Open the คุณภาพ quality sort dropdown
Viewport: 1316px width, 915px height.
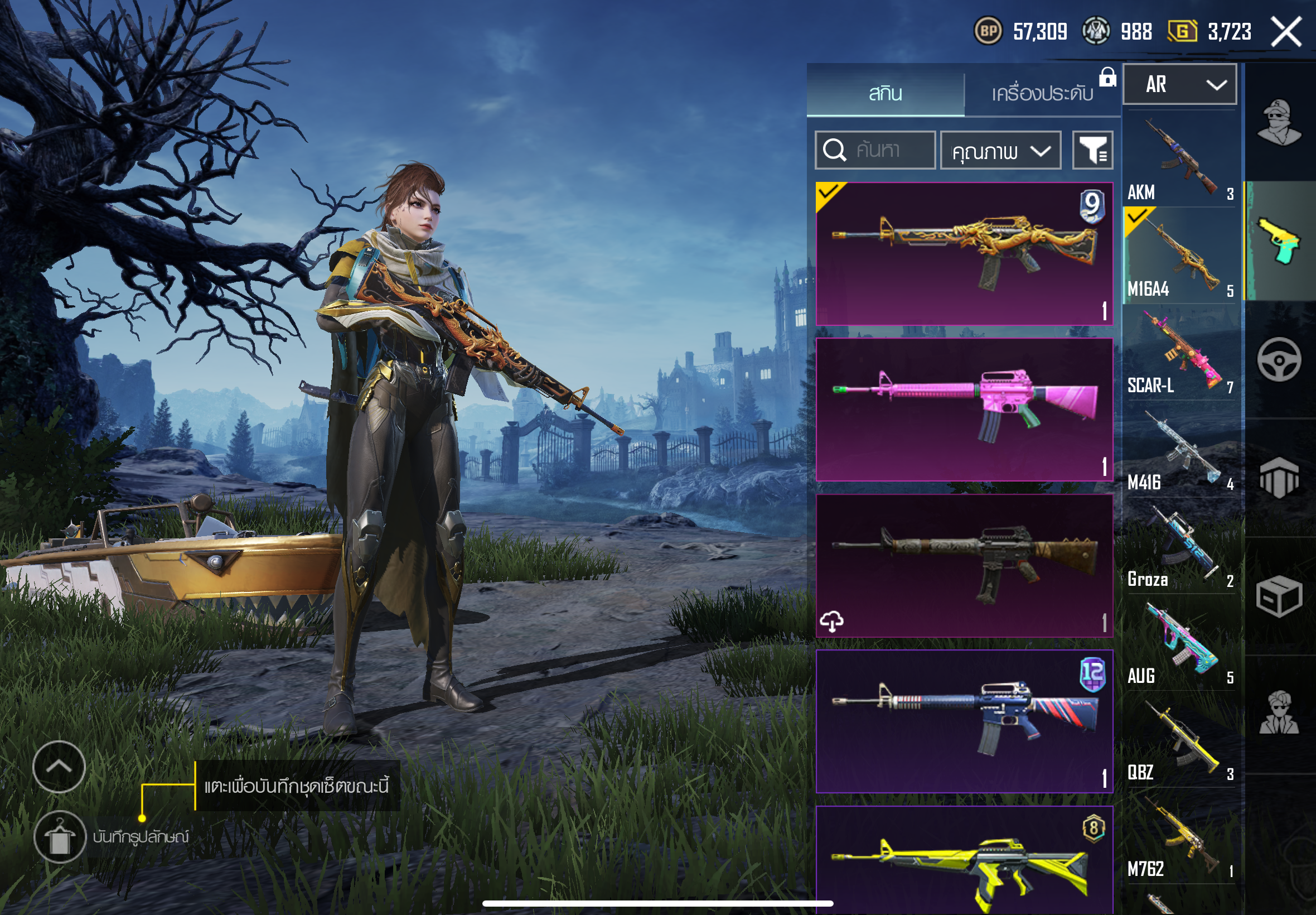1000,151
